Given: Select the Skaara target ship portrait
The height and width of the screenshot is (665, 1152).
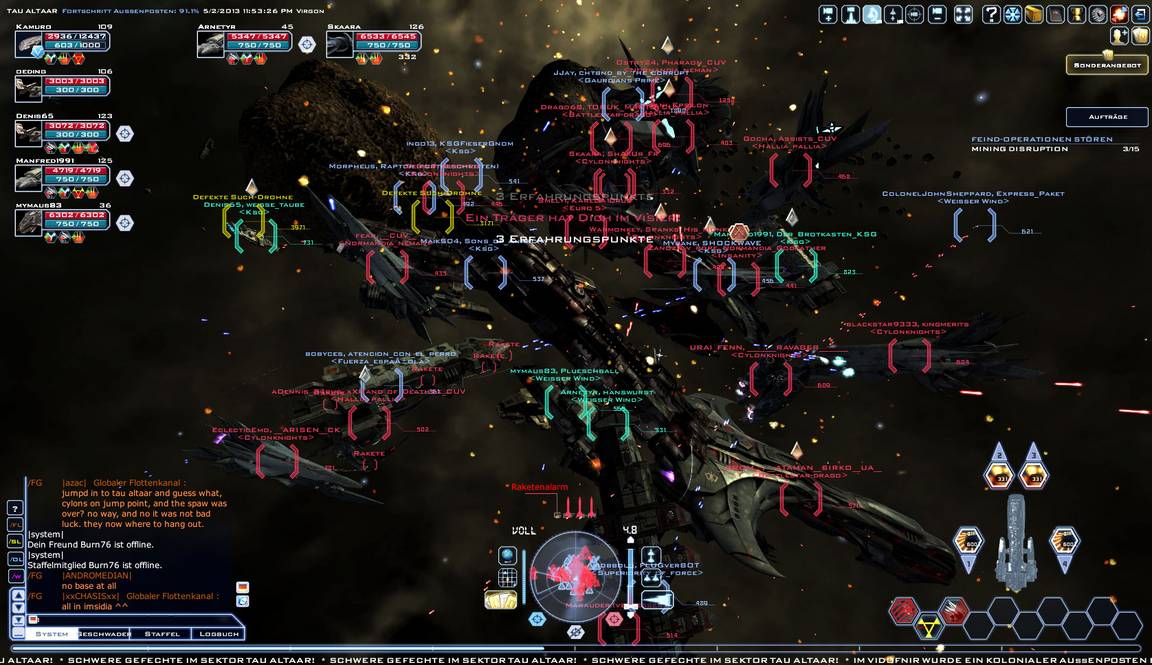Looking at the screenshot, I should [x=341, y=44].
